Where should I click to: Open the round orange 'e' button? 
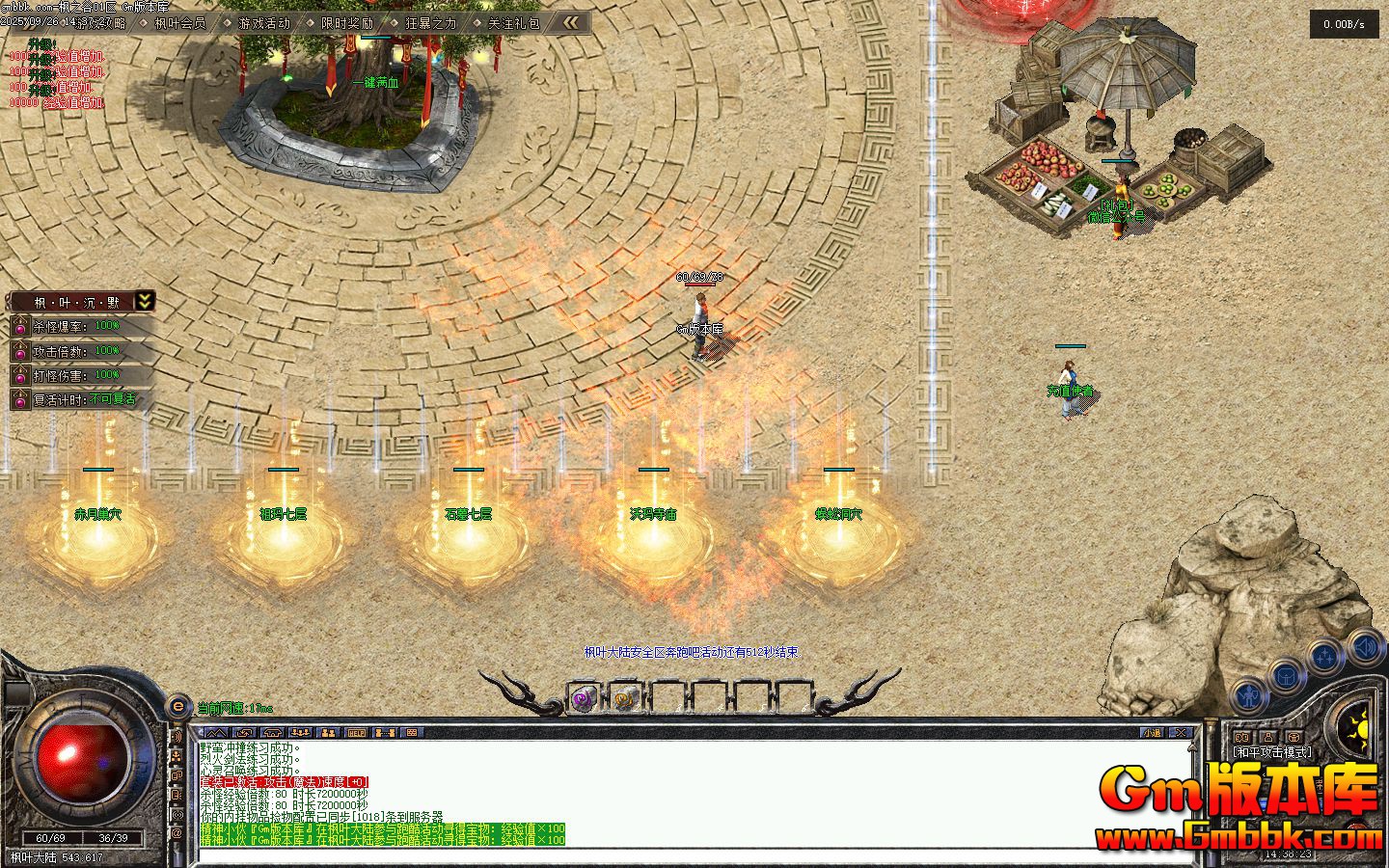177,707
